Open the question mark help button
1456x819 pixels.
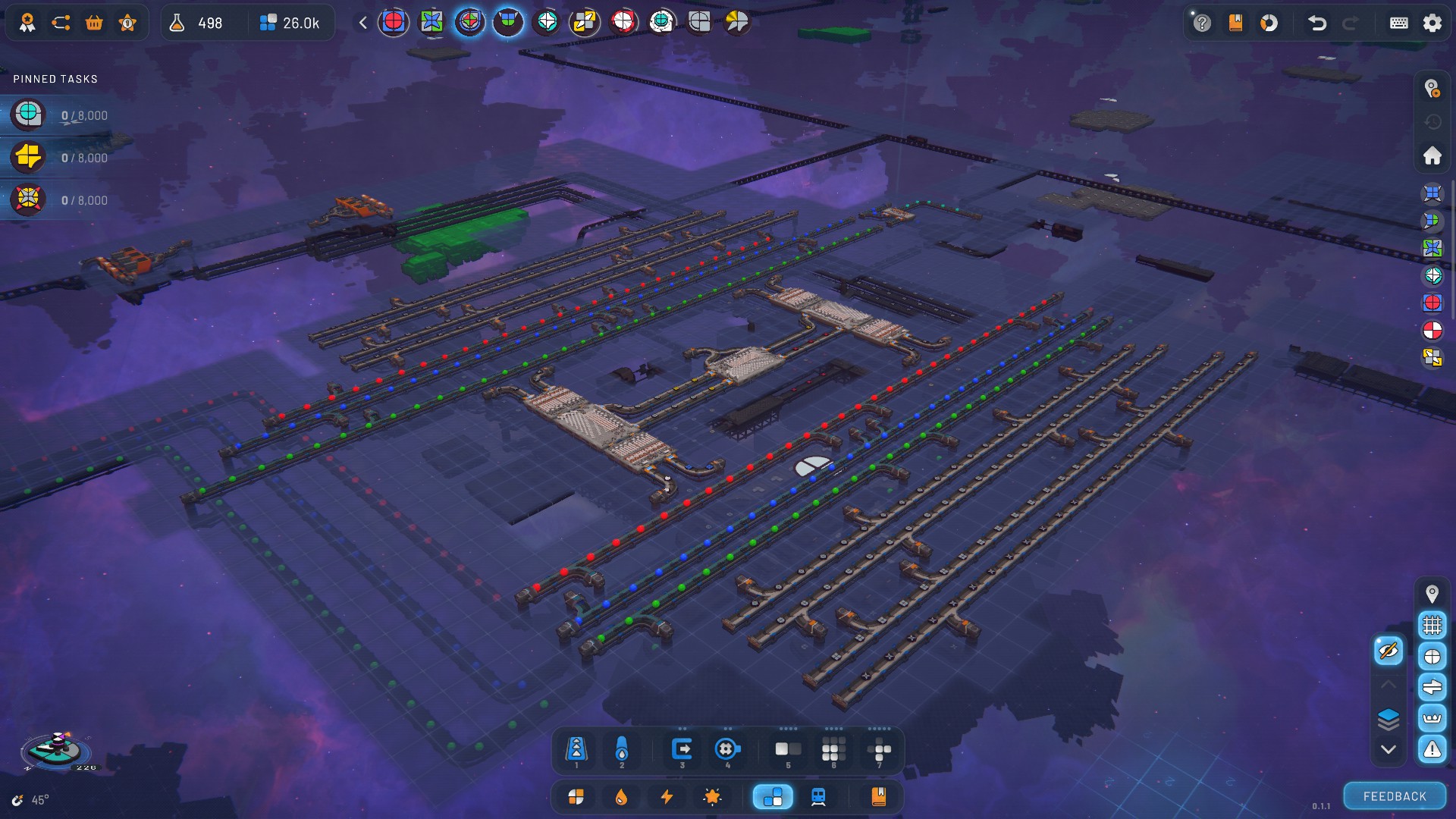coord(1202,23)
